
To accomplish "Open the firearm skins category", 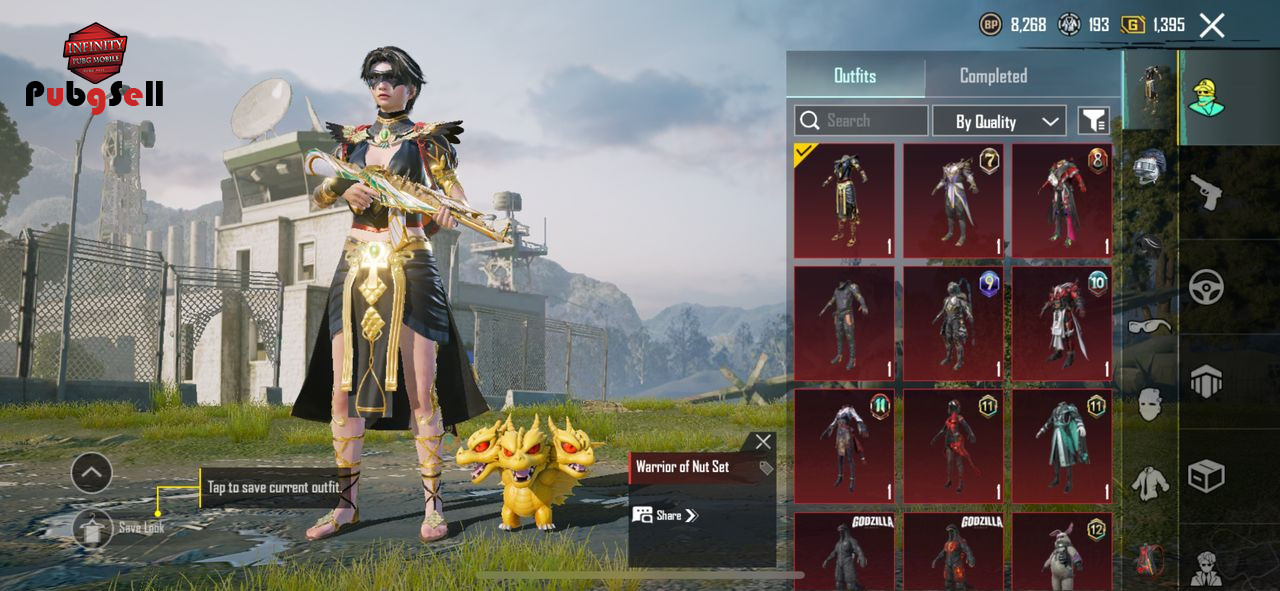I will (x=1206, y=191).
